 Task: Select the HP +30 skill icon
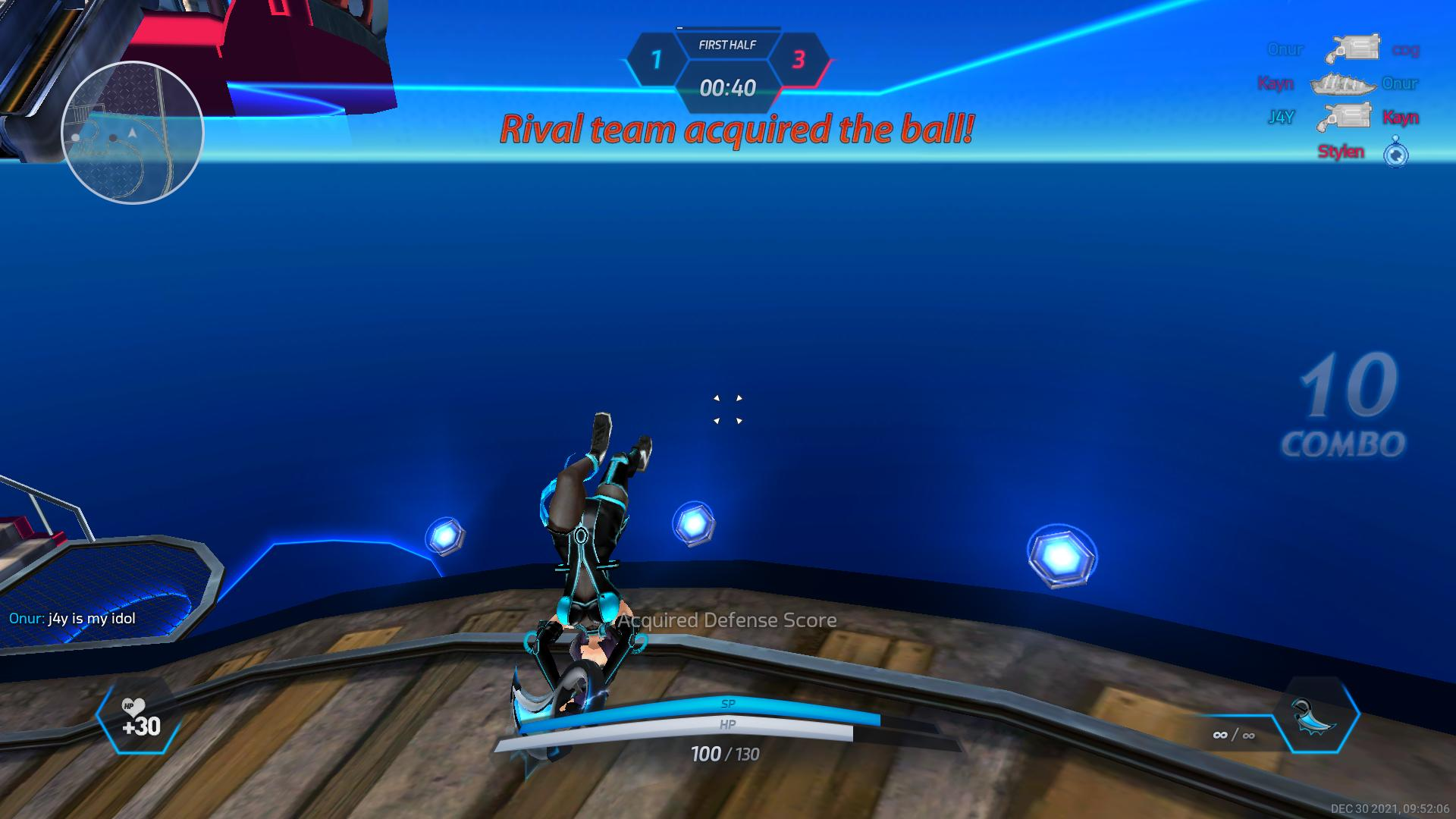click(x=140, y=717)
